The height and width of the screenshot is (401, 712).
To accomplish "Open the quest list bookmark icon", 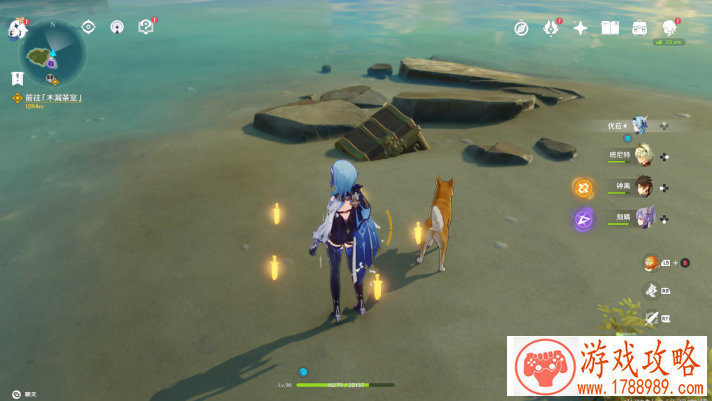I will 18,77.
